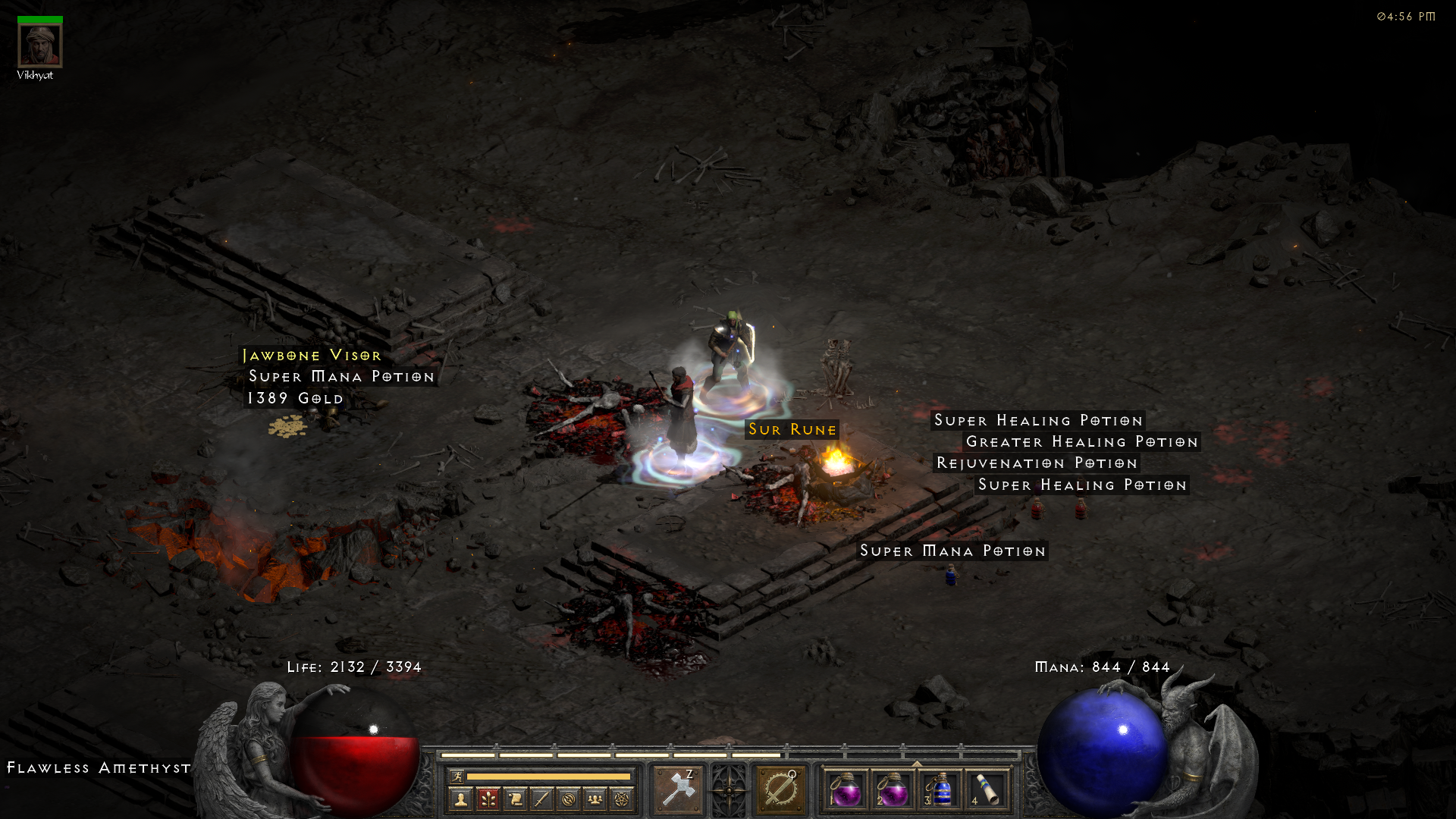Open the pentagram game menu icon
The image size is (1456, 819).
622,799
